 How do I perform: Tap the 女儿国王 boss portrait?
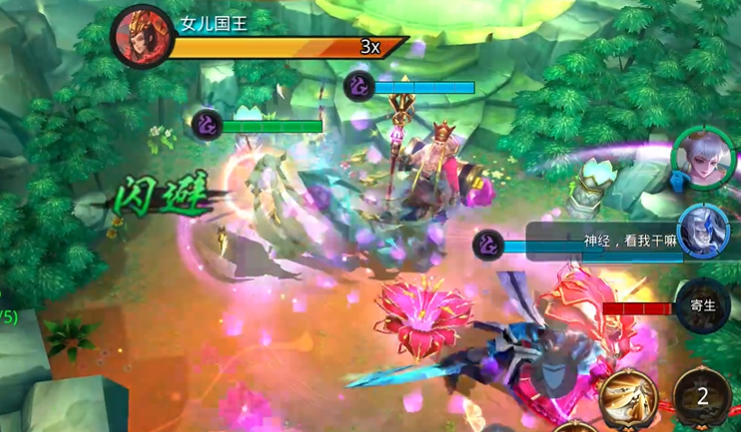pos(142,36)
